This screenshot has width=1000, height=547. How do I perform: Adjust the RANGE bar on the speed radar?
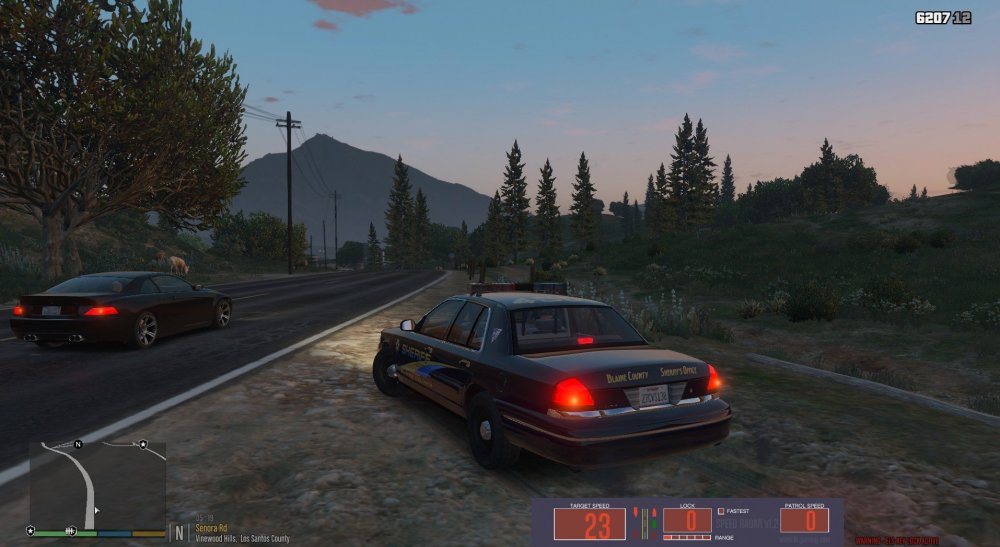tap(686, 537)
